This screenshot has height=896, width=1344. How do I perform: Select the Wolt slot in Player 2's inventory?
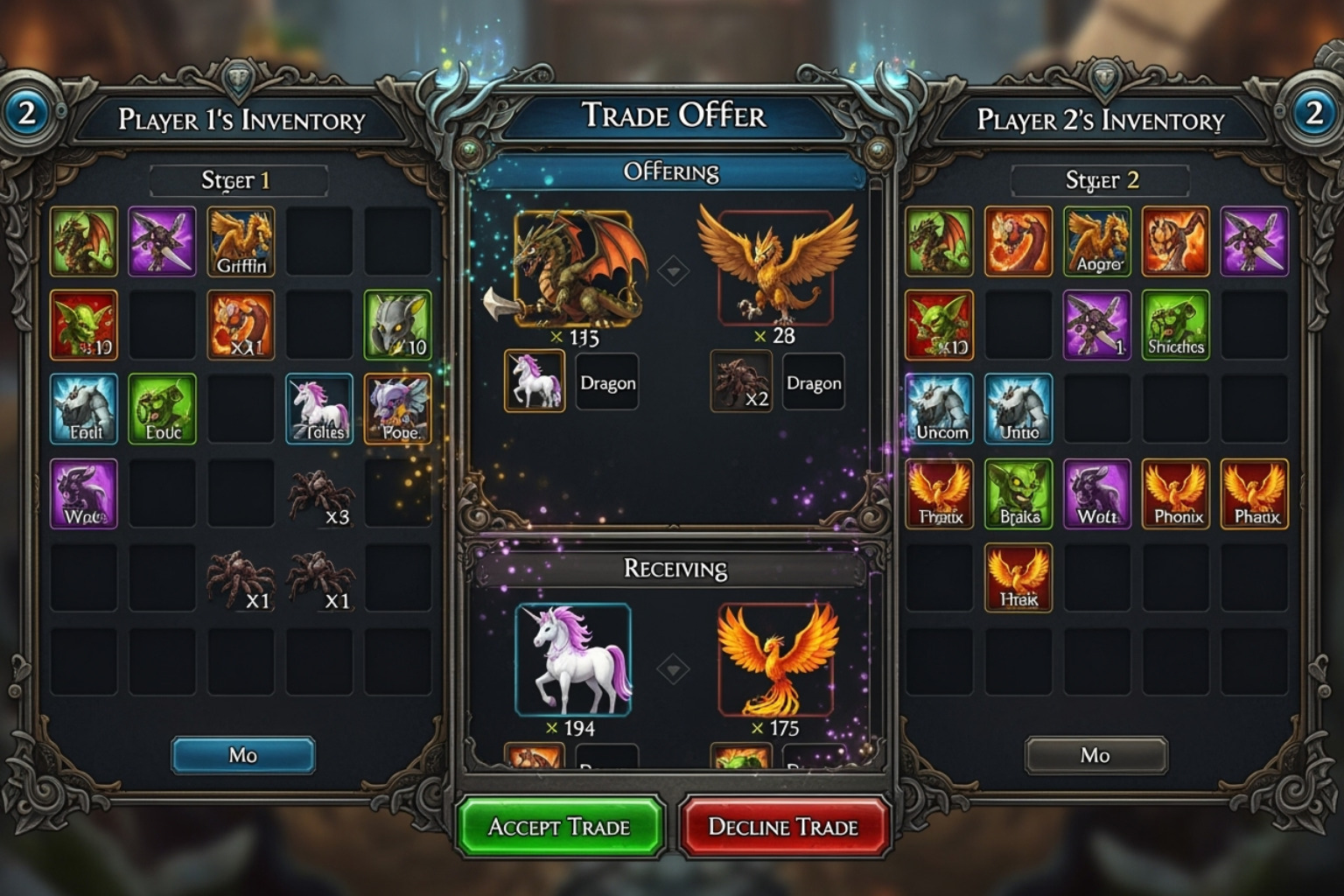pyautogui.click(x=1096, y=493)
